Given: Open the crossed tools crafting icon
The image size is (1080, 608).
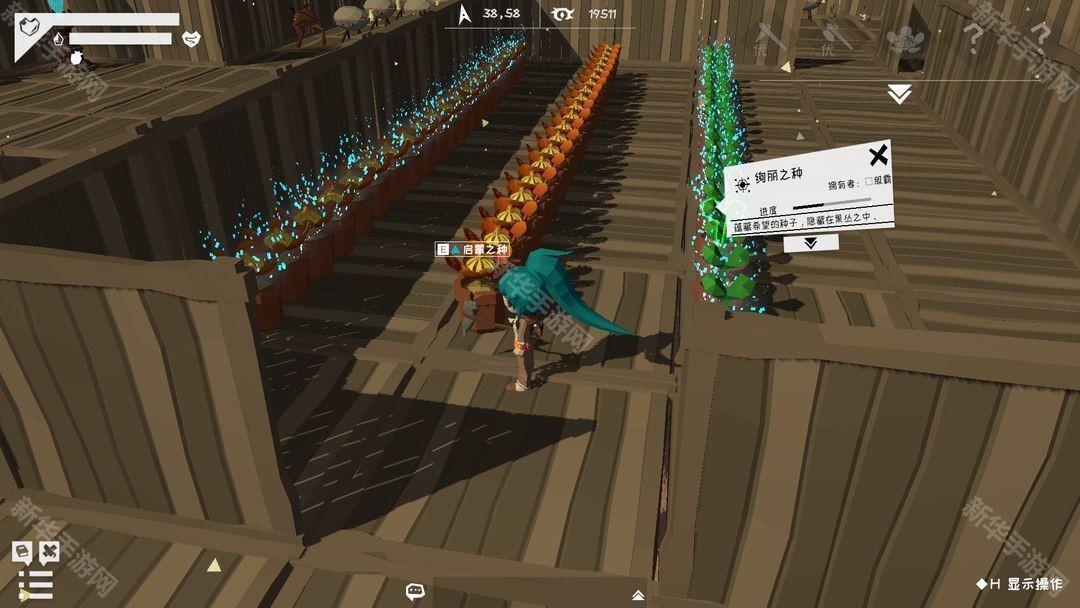Looking at the screenshot, I should coord(48,551).
